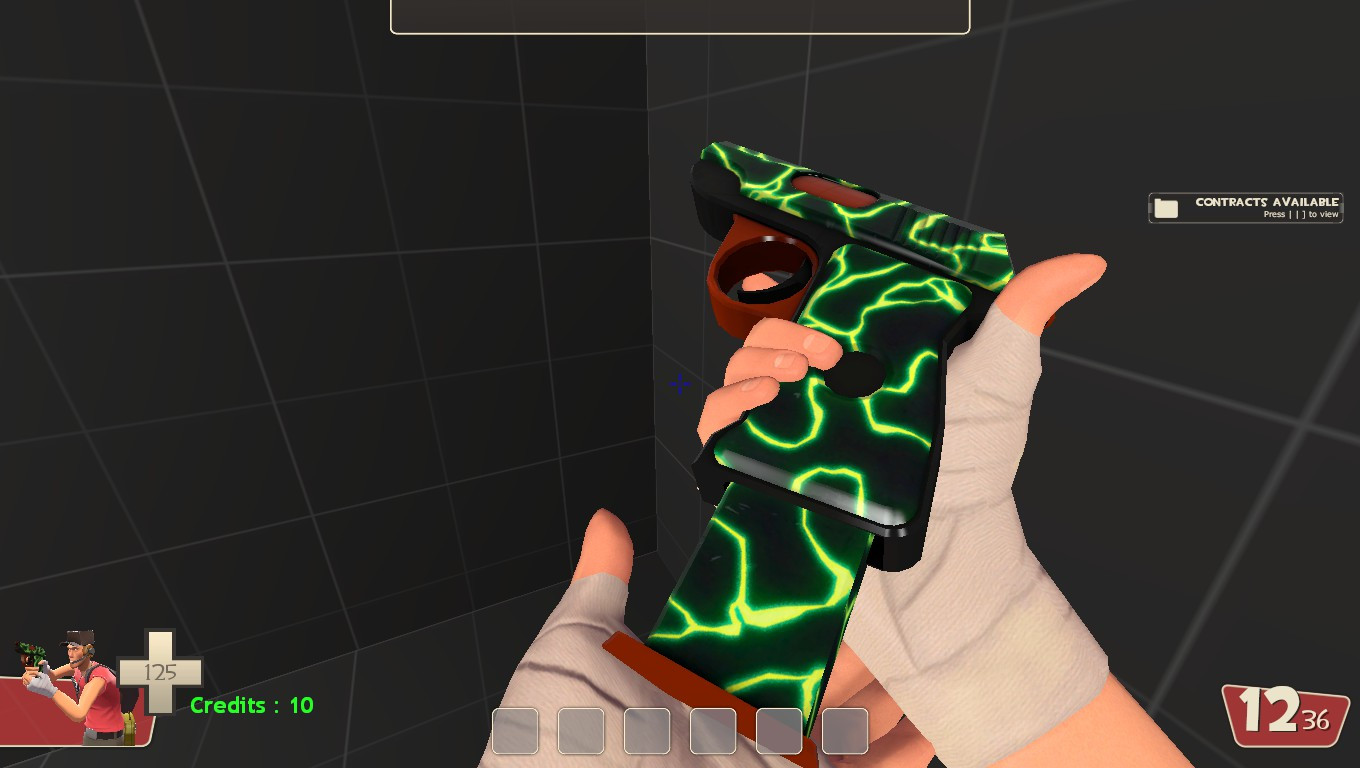This screenshot has width=1360, height=768.
Task: Expand the fifth item slot
Action: (778, 731)
